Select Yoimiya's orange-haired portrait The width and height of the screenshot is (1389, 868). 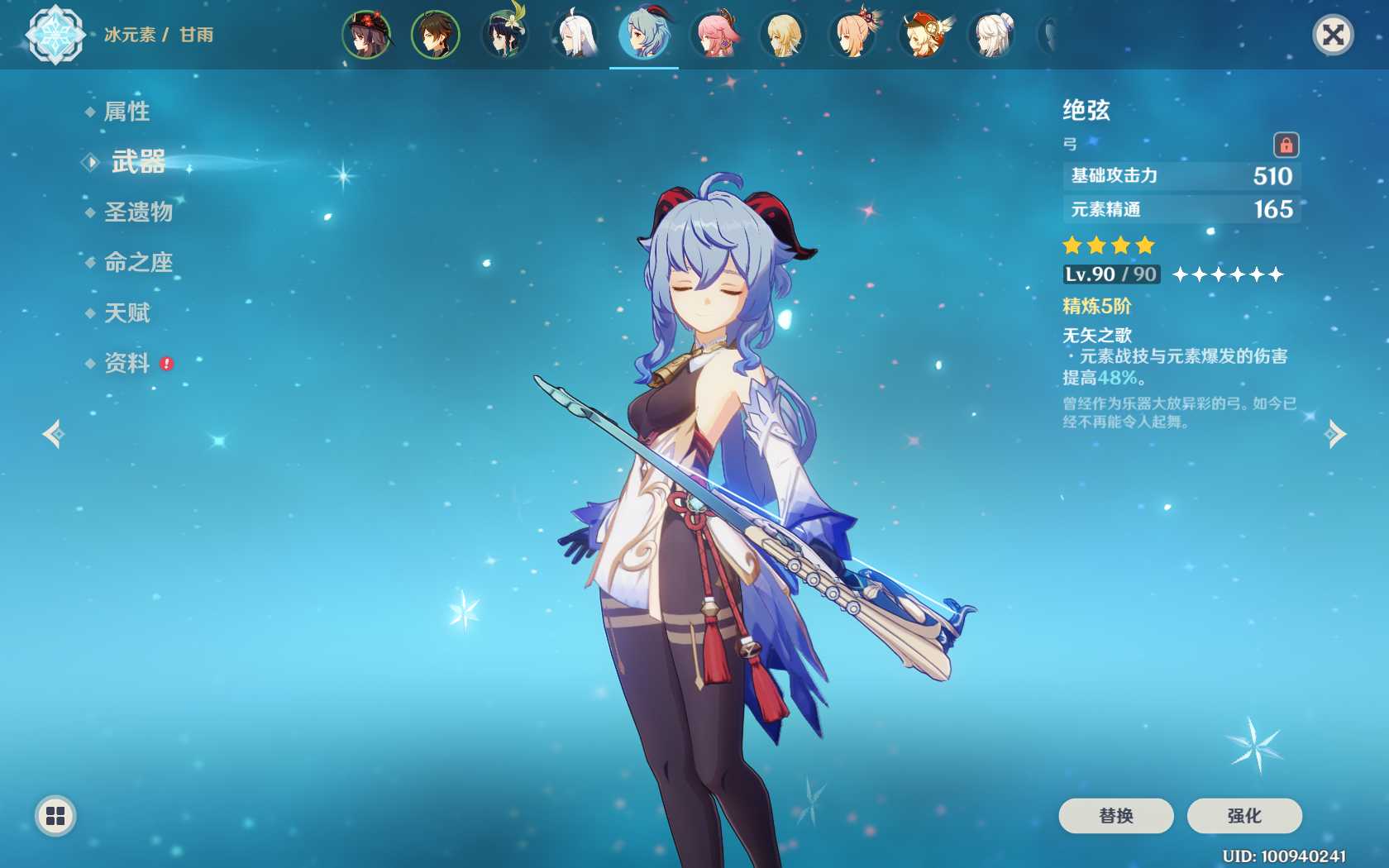tap(854, 35)
